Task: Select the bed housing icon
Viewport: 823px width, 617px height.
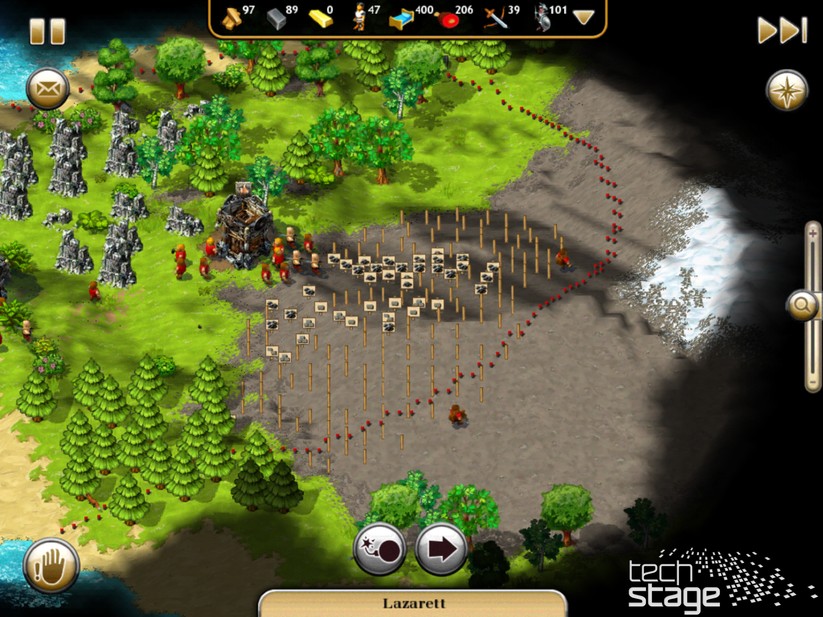Action: click(x=403, y=16)
